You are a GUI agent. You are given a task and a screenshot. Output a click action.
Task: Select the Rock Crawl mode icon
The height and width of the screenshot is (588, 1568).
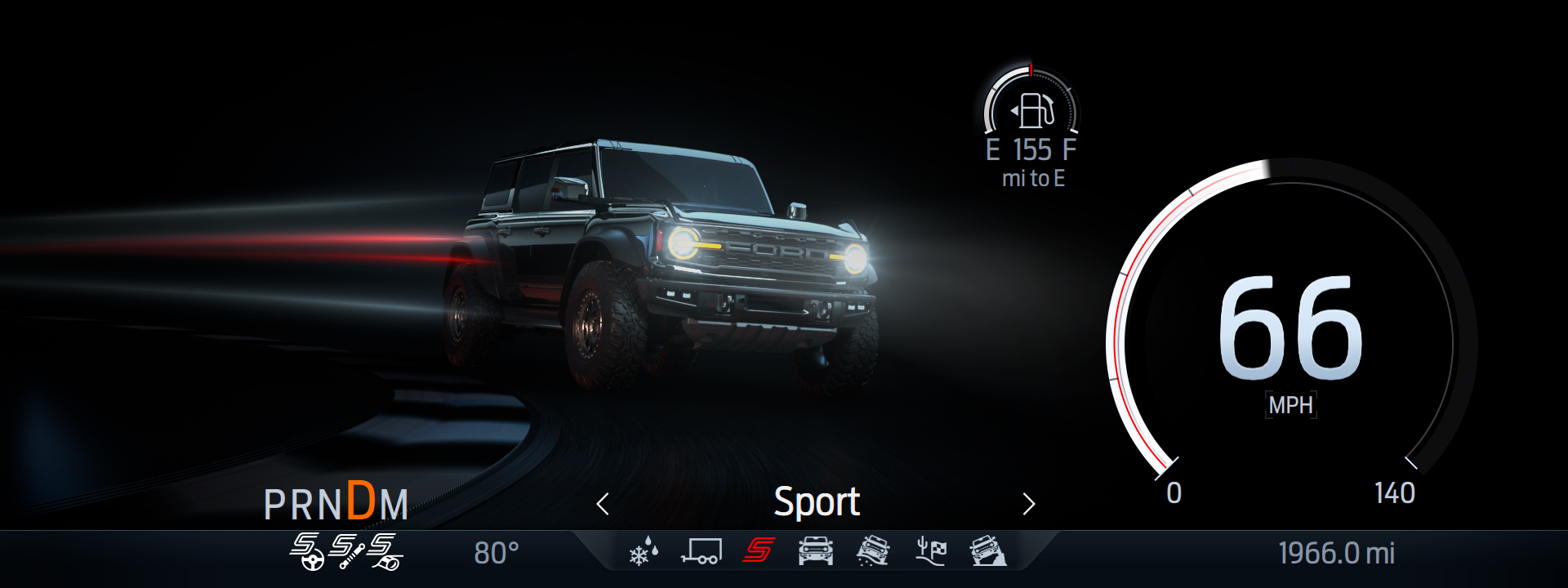click(987, 552)
